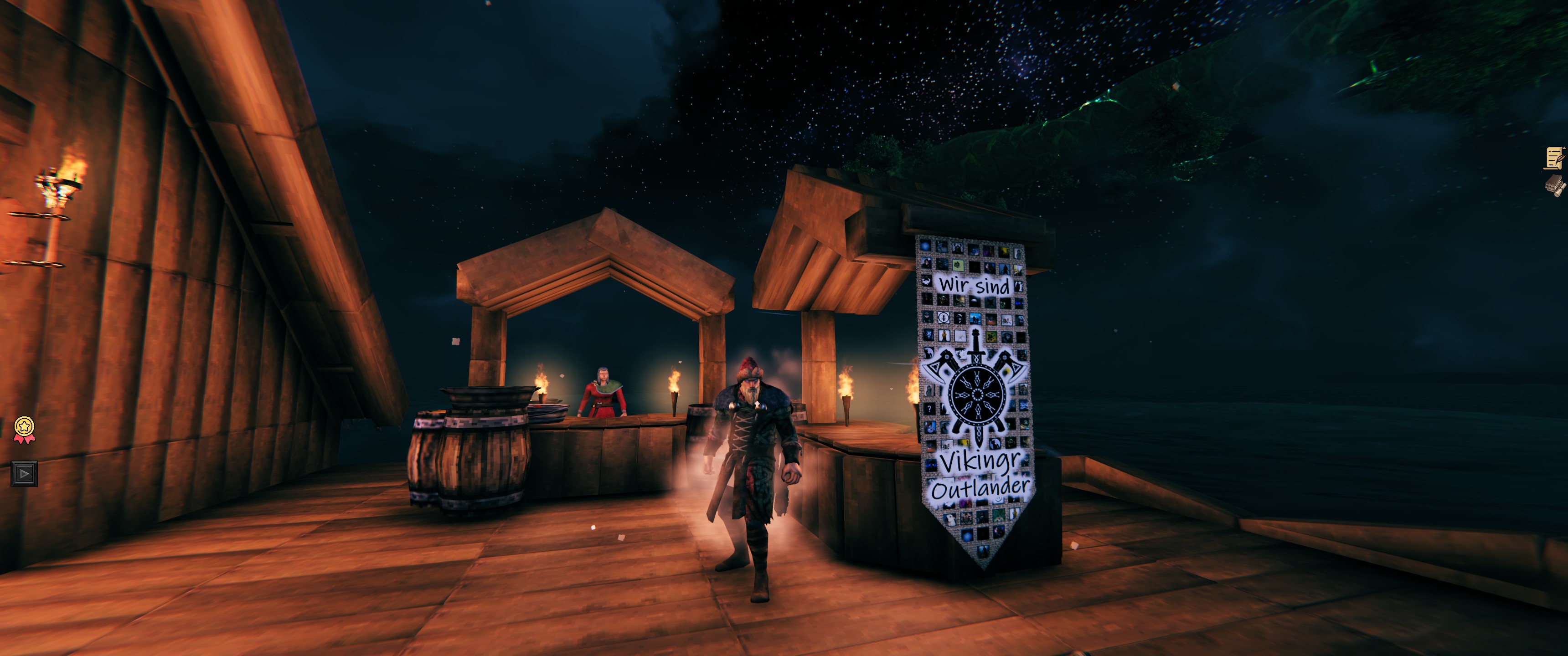
Task: Open the scroll and quill icon
Action: click(x=1555, y=158)
